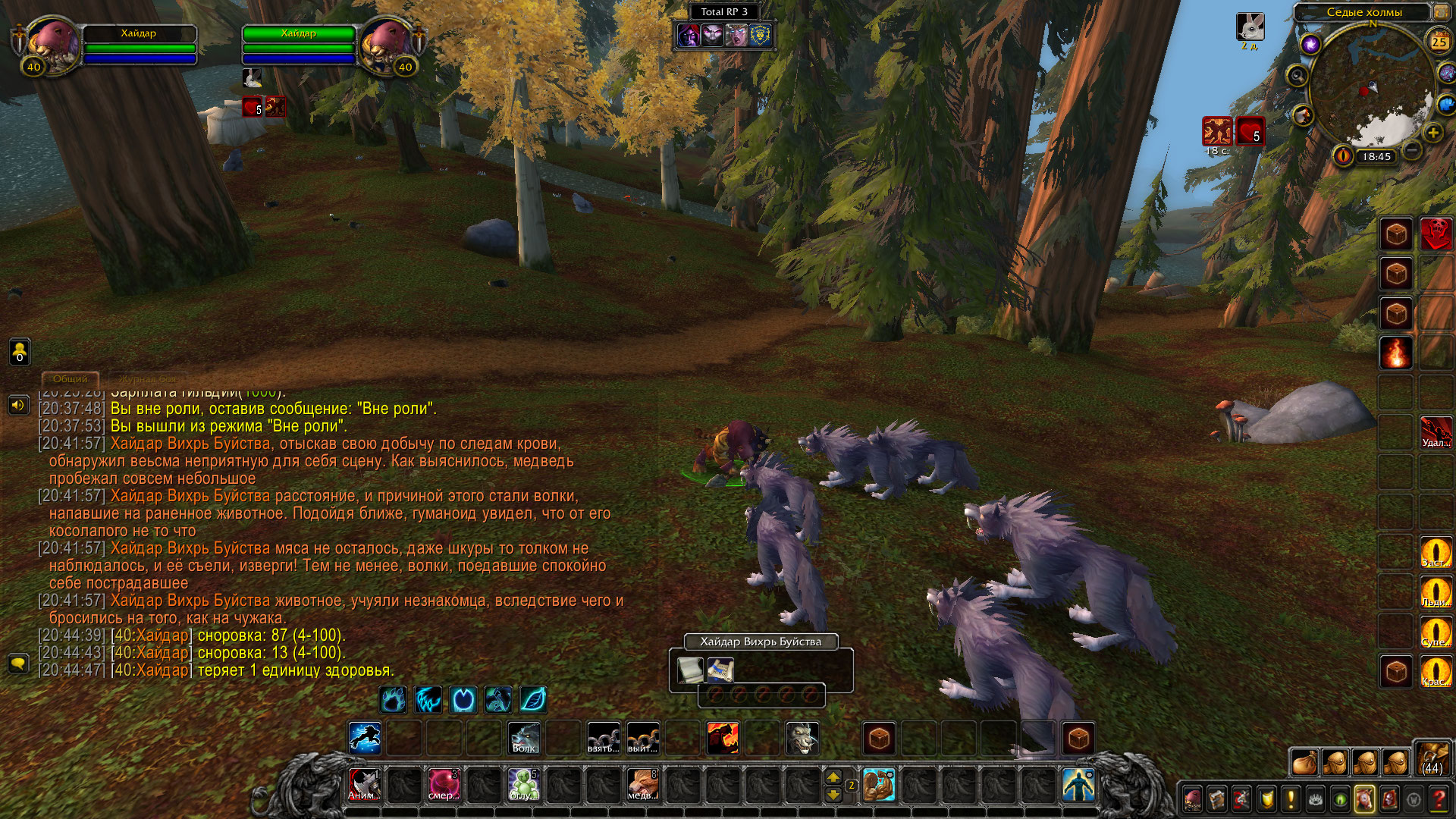Click the action bar page up arrow
This screenshot has width=1456, height=819.
pyautogui.click(x=833, y=777)
